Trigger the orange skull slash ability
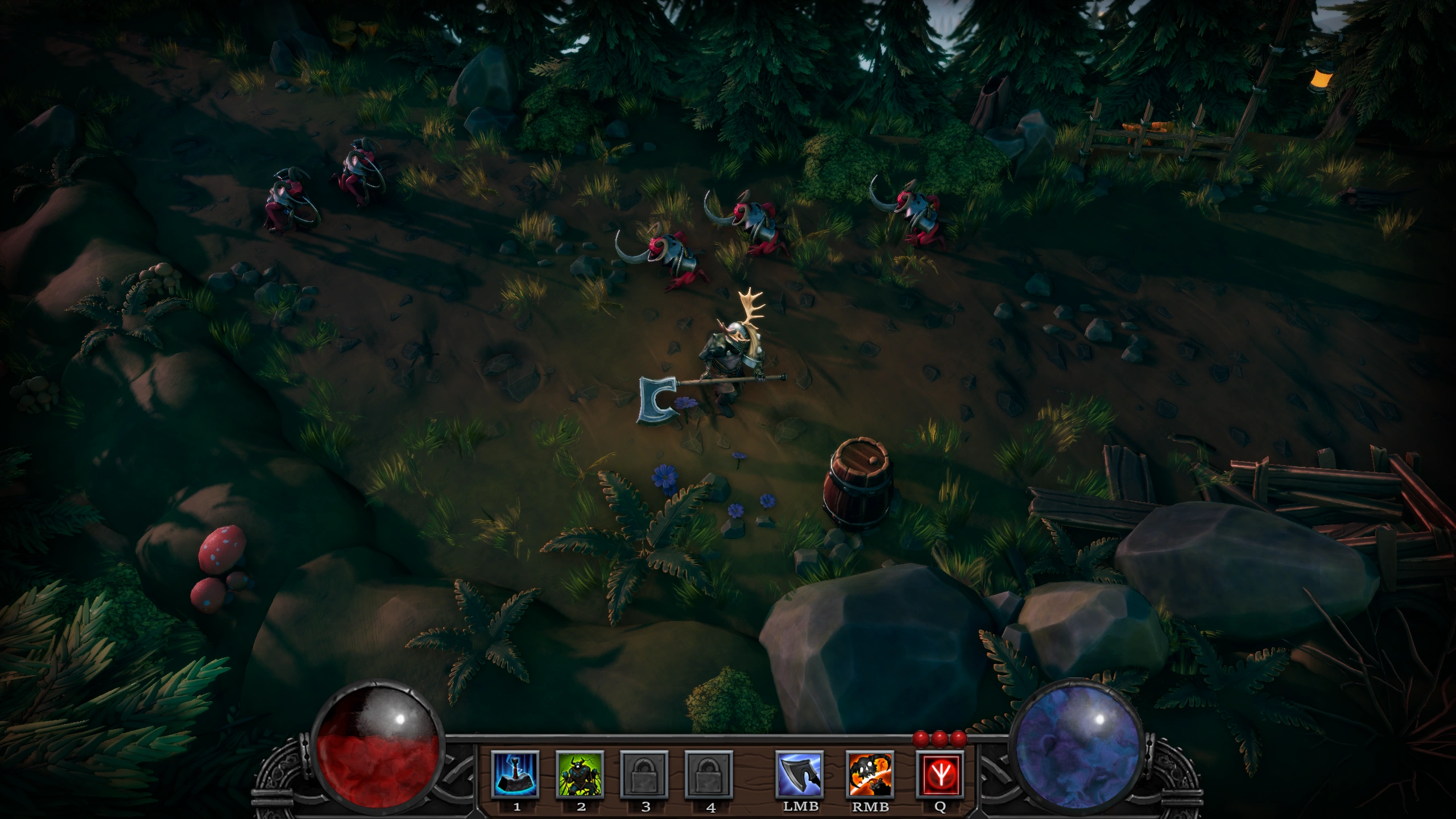 pos(870,775)
